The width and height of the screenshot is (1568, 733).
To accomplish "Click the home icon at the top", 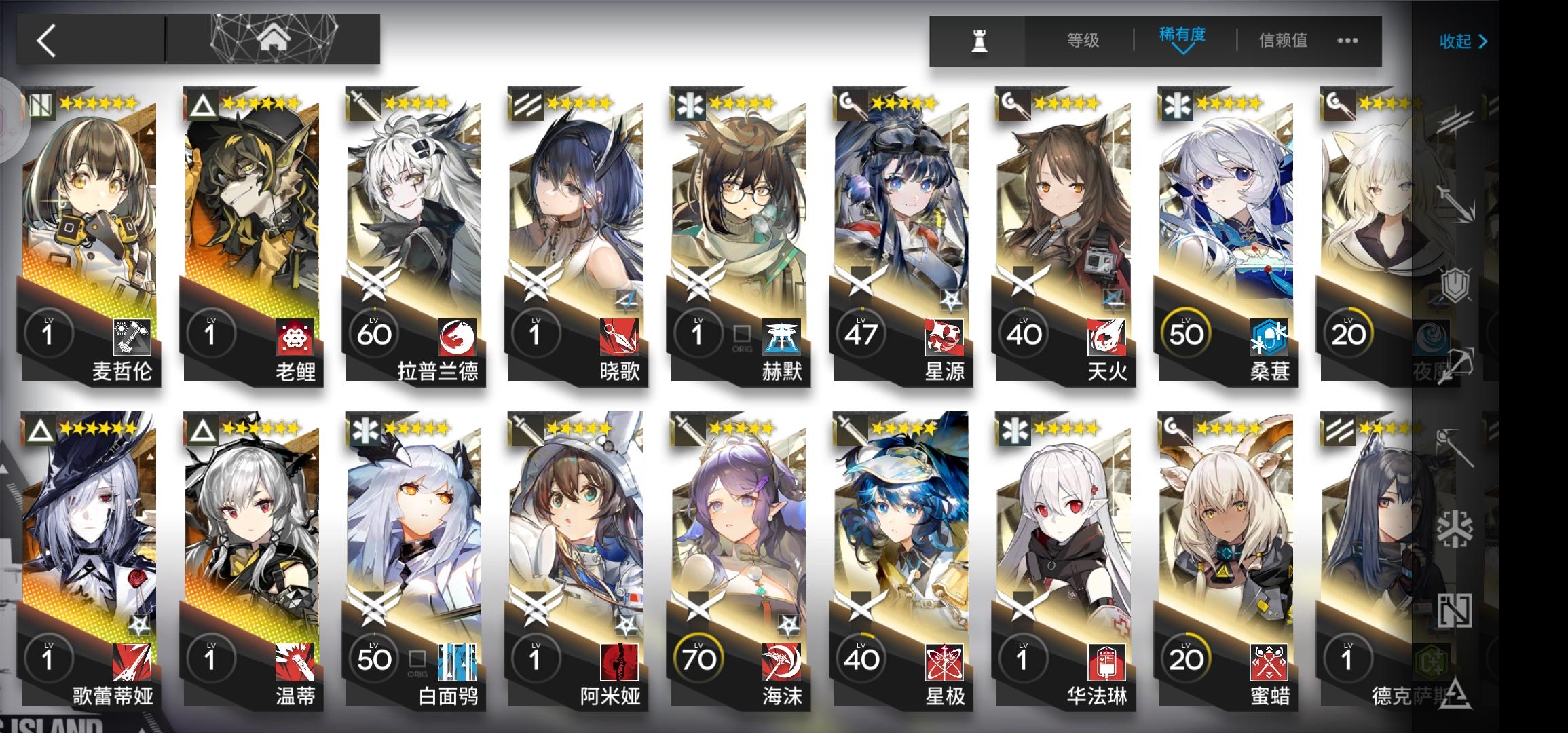I will [x=275, y=39].
